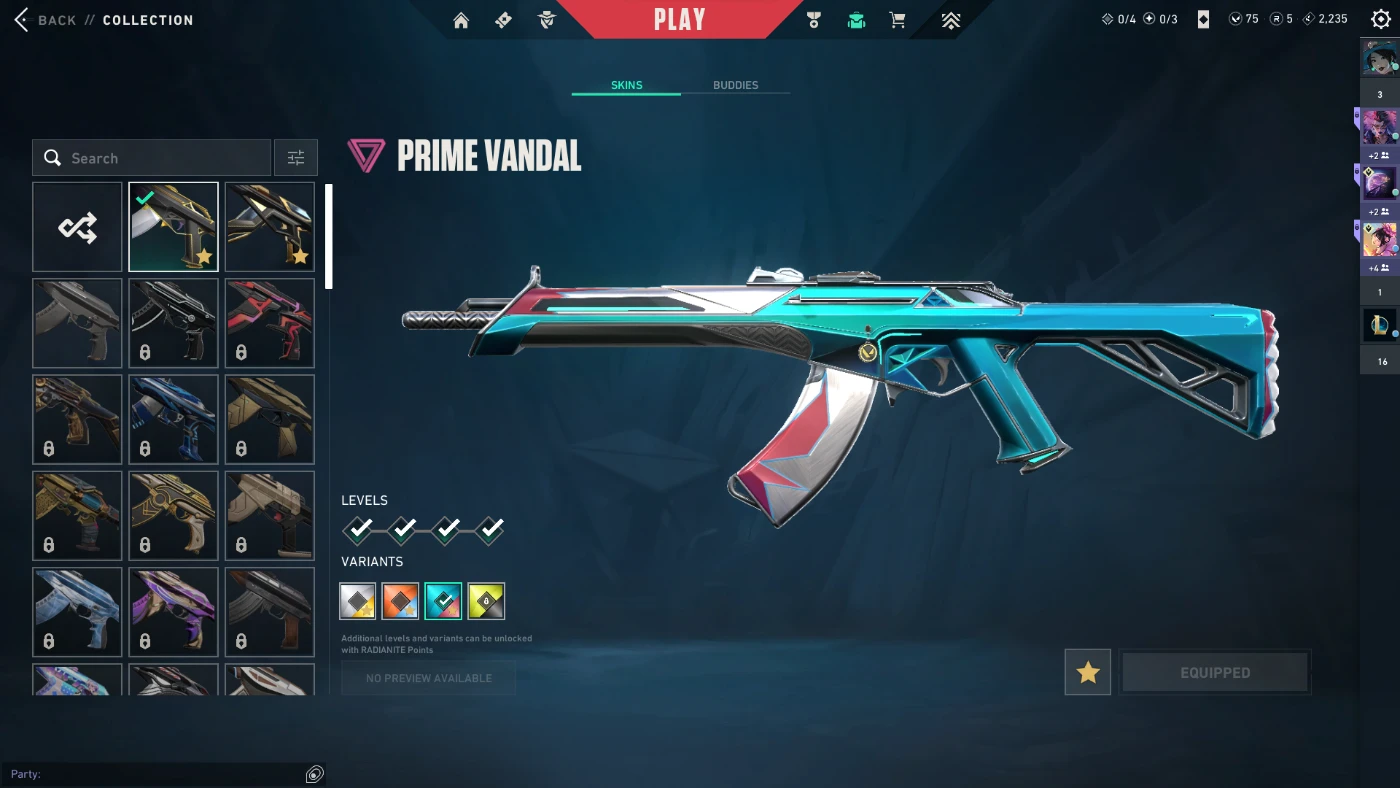Viewport: 1400px width, 788px height.
Task: Start matchmaking with the PLAY button
Action: point(680,20)
